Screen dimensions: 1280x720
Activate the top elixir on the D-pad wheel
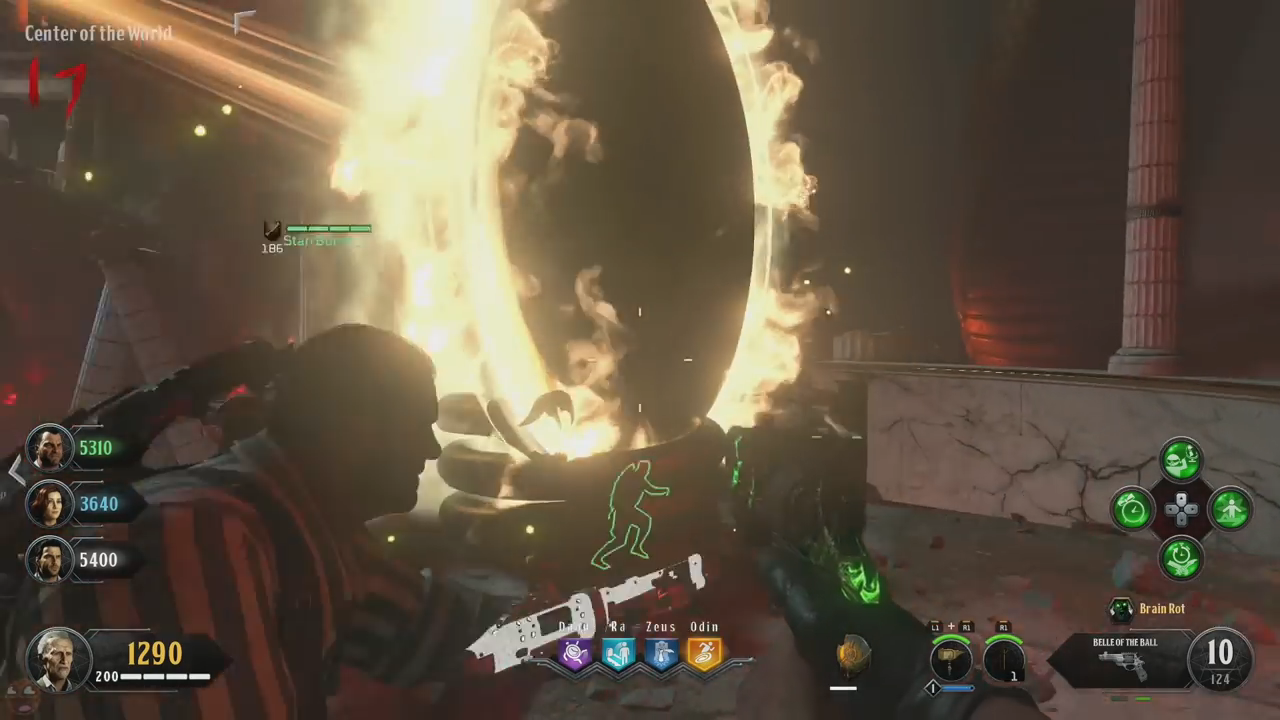(x=1181, y=460)
